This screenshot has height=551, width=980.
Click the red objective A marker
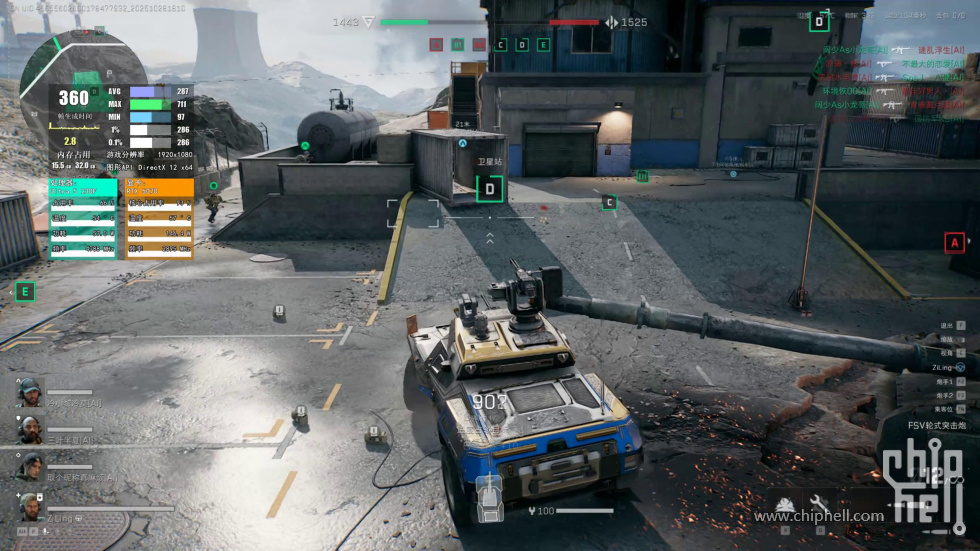coord(955,242)
